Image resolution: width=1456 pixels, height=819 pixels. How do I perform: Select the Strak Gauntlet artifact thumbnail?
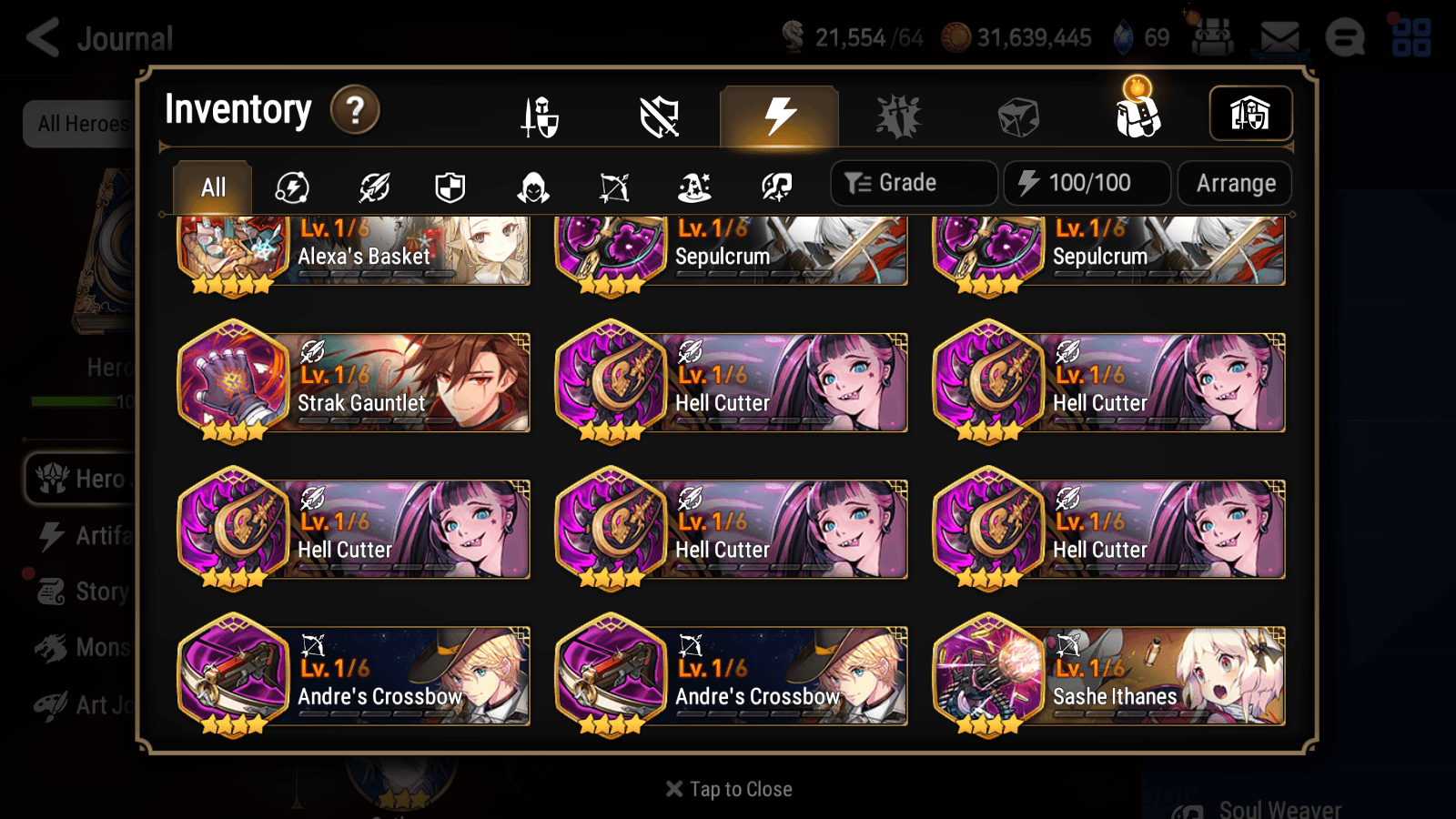pyautogui.click(x=235, y=382)
